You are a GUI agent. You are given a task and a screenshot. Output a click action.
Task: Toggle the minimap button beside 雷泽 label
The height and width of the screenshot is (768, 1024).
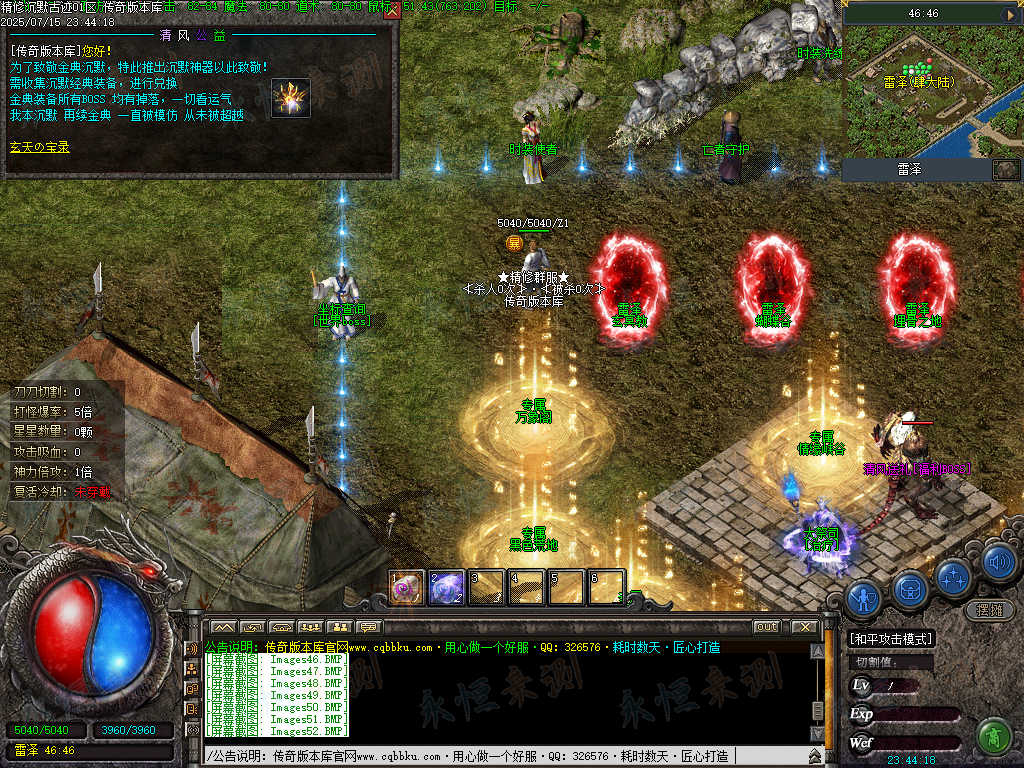coord(1005,170)
